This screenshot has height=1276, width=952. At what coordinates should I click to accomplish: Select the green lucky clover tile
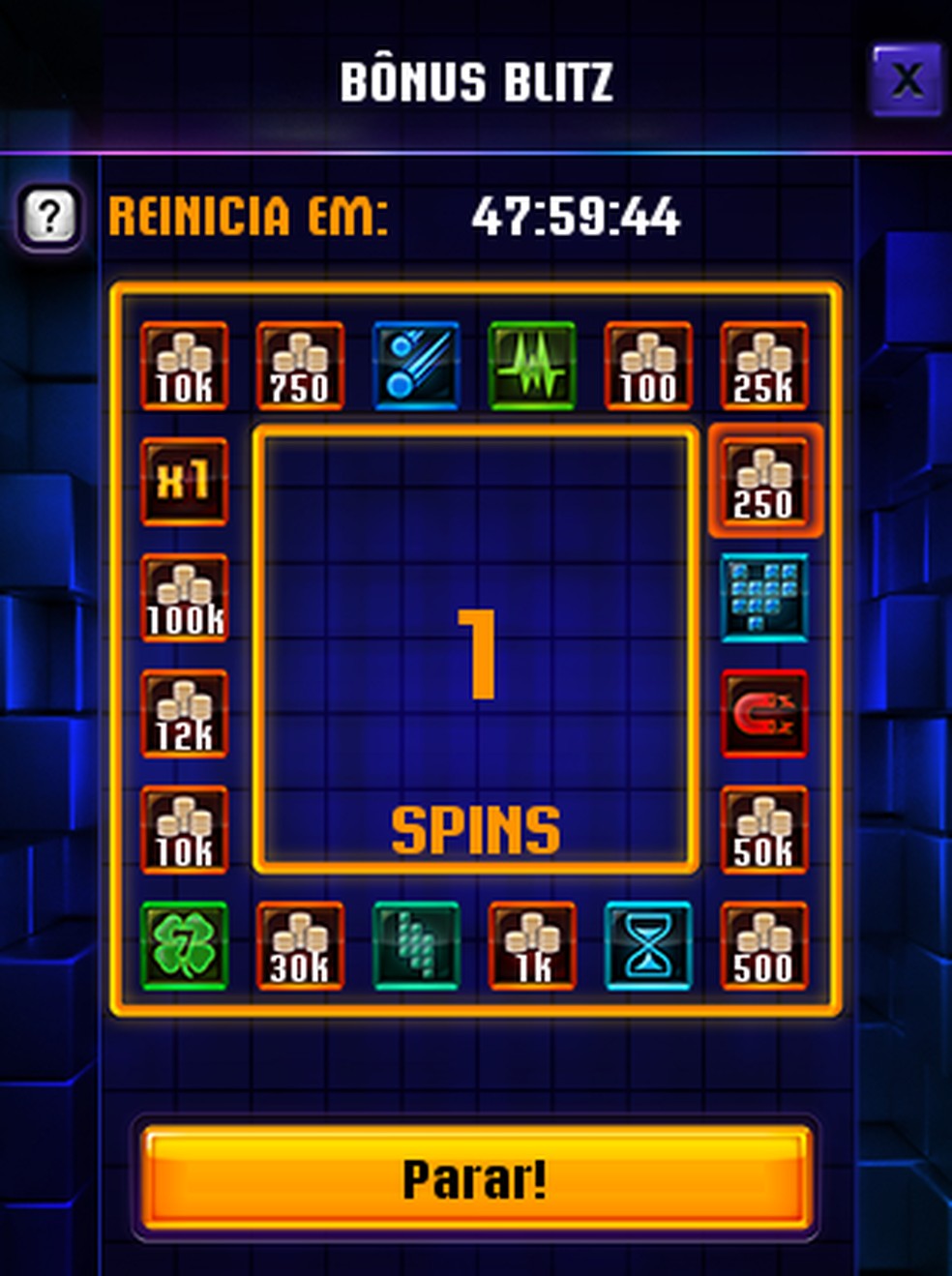(184, 945)
